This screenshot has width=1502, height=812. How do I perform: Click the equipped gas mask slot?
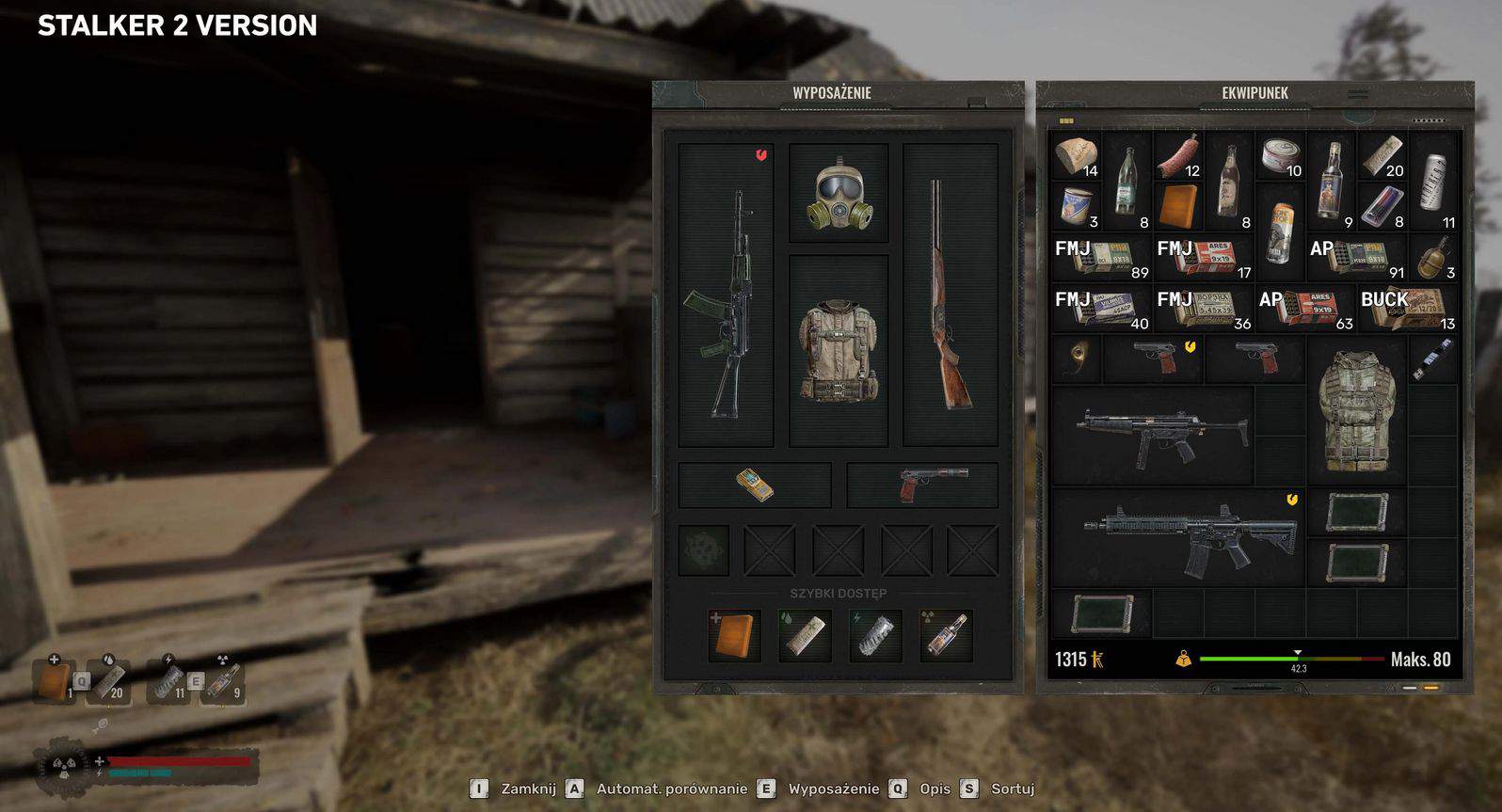pyautogui.click(x=838, y=195)
